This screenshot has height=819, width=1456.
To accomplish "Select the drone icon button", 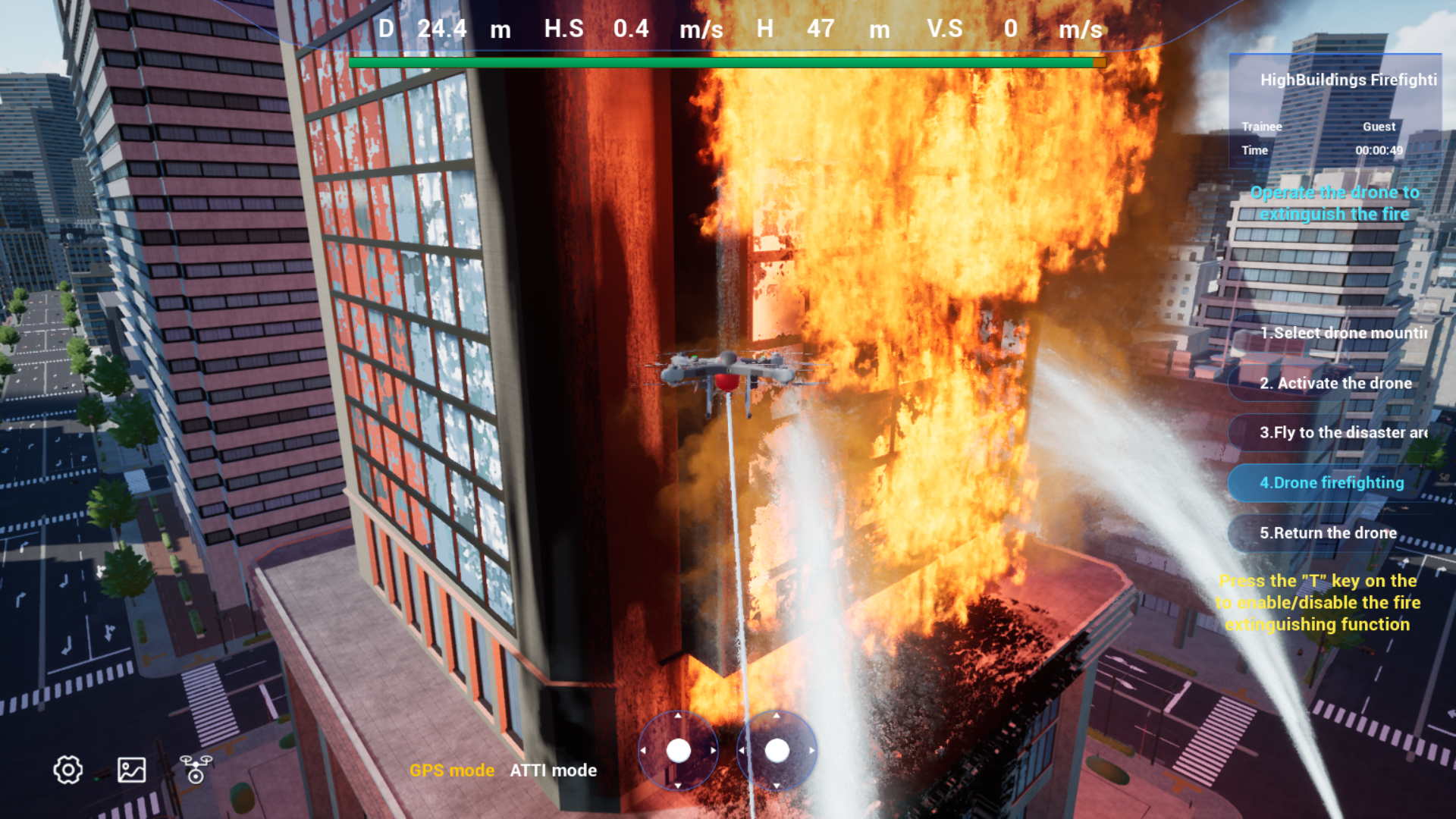I will click(196, 769).
